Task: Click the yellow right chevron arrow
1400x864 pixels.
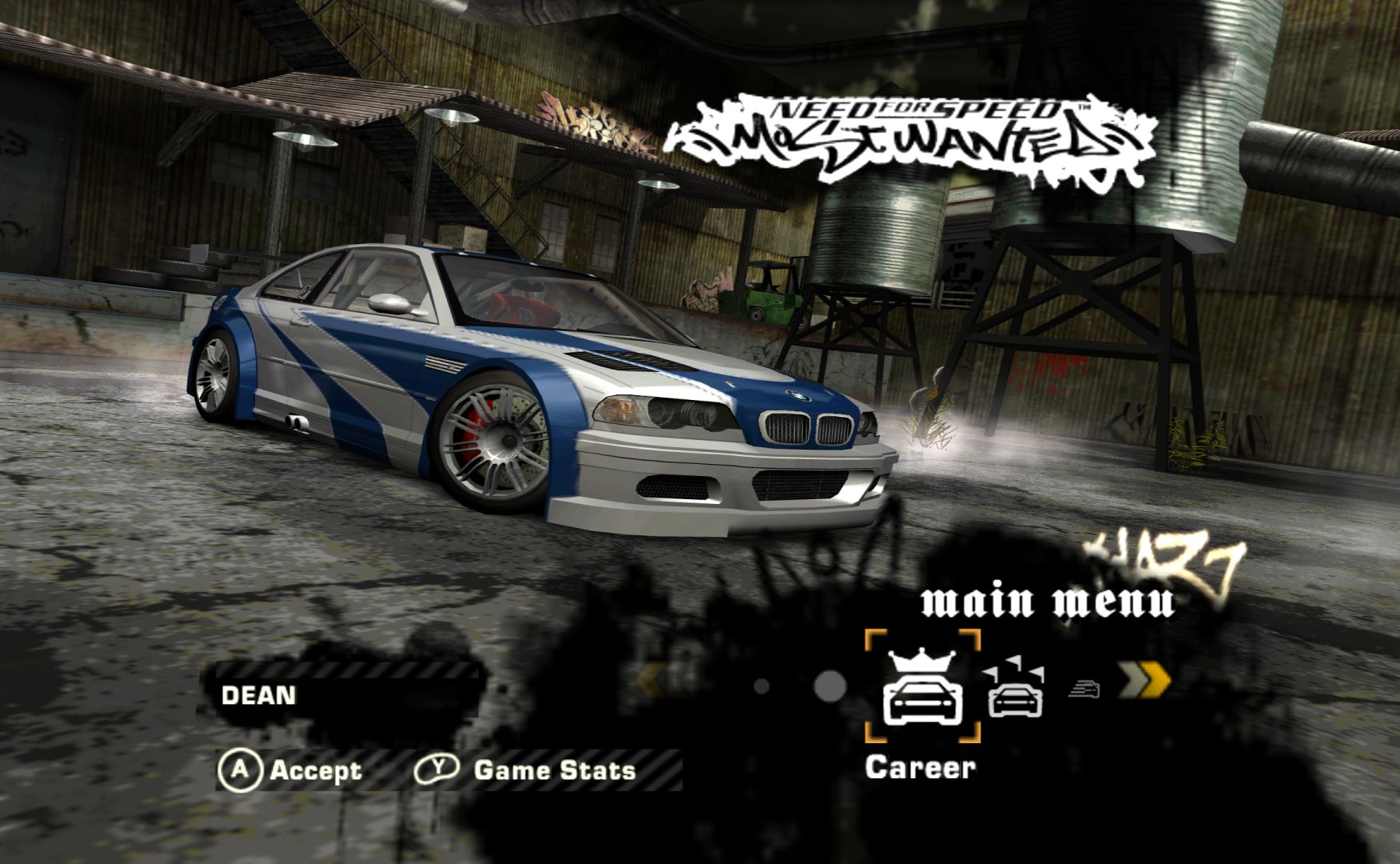Action: click(1145, 681)
